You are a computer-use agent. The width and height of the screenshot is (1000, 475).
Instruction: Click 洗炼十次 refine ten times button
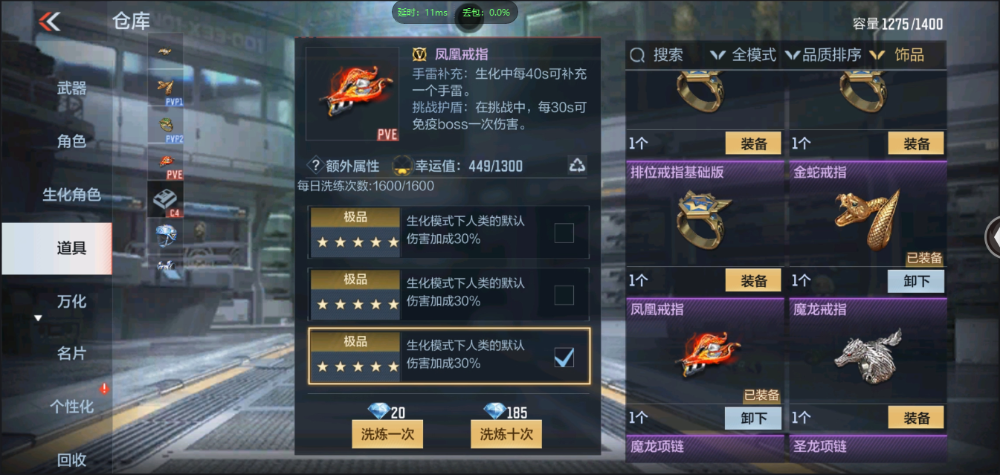(506, 434)
